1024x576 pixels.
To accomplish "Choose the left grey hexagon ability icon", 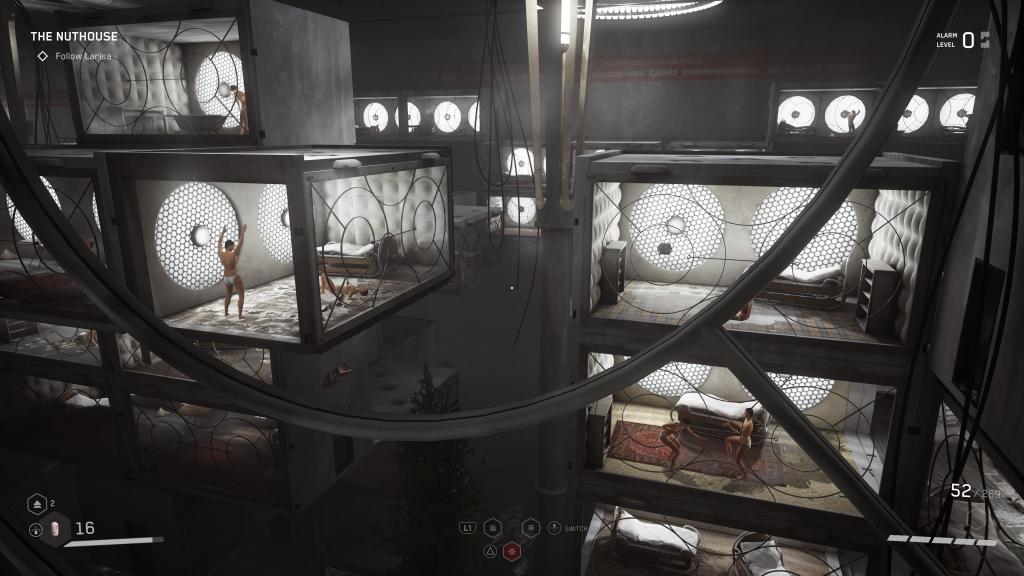I will coord(493,527).
